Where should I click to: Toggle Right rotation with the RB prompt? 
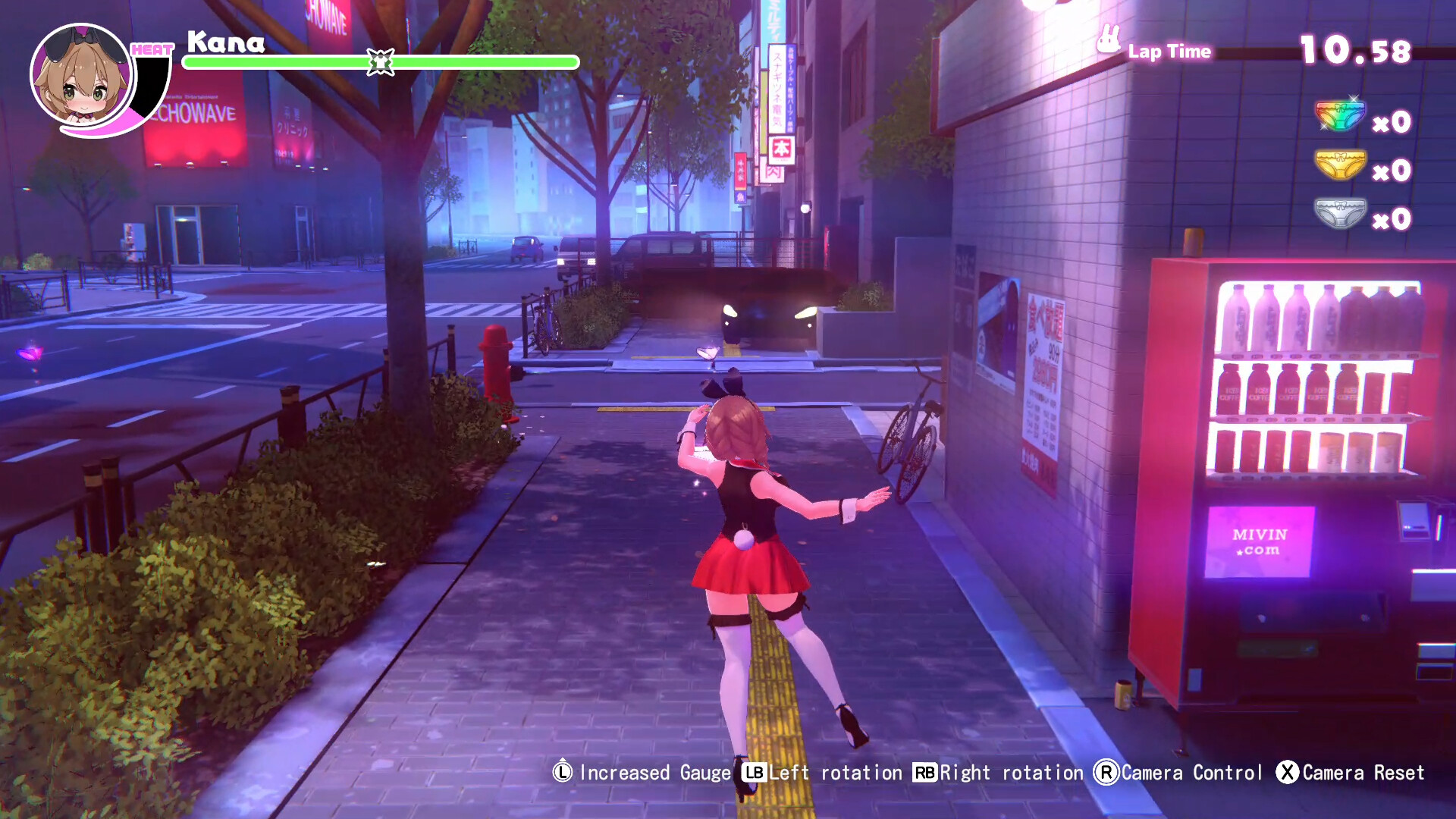924,773
